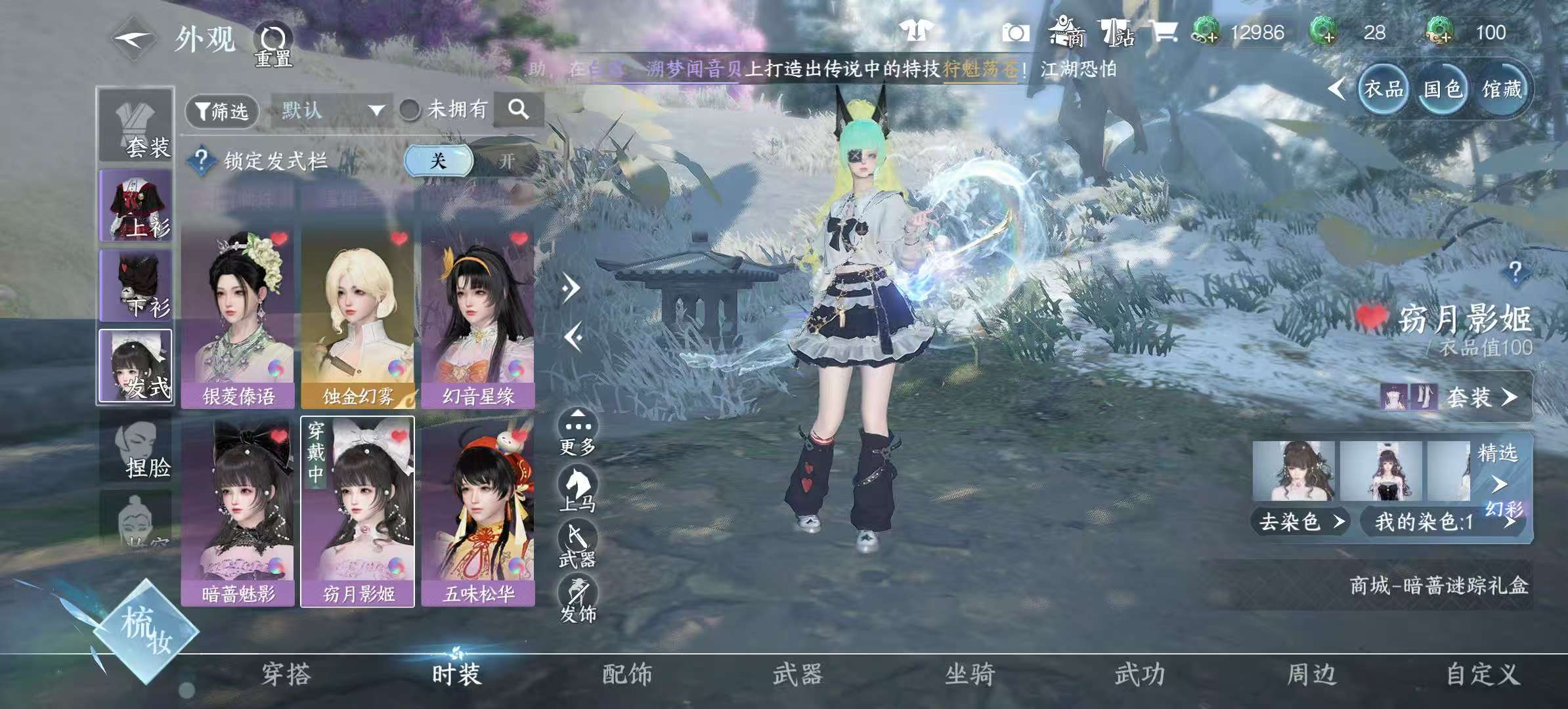This screenshot has height=709, width=1568.
Task: Expand the 套装 set details arrow
Action: point(1508,396)
